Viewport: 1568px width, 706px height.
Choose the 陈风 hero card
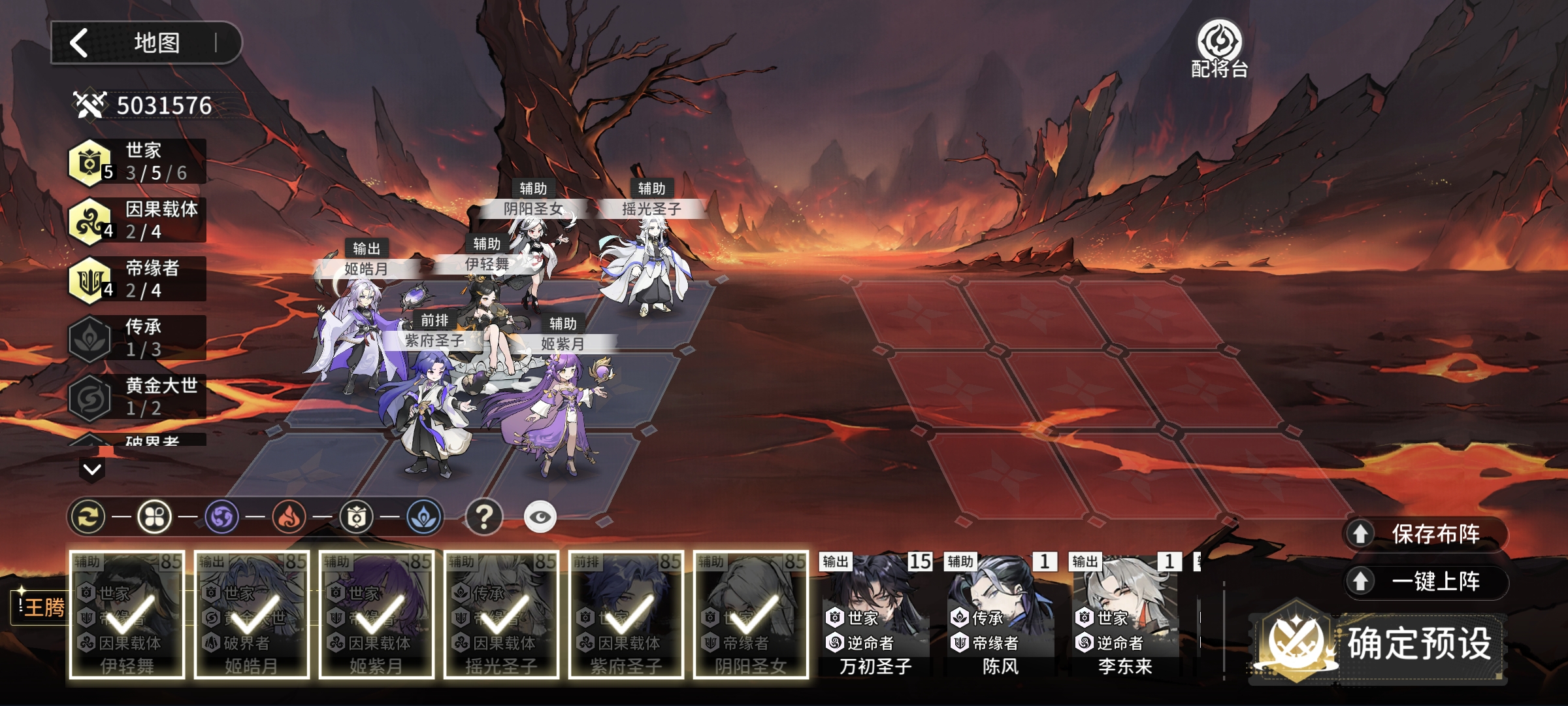tap(1000, 614)
